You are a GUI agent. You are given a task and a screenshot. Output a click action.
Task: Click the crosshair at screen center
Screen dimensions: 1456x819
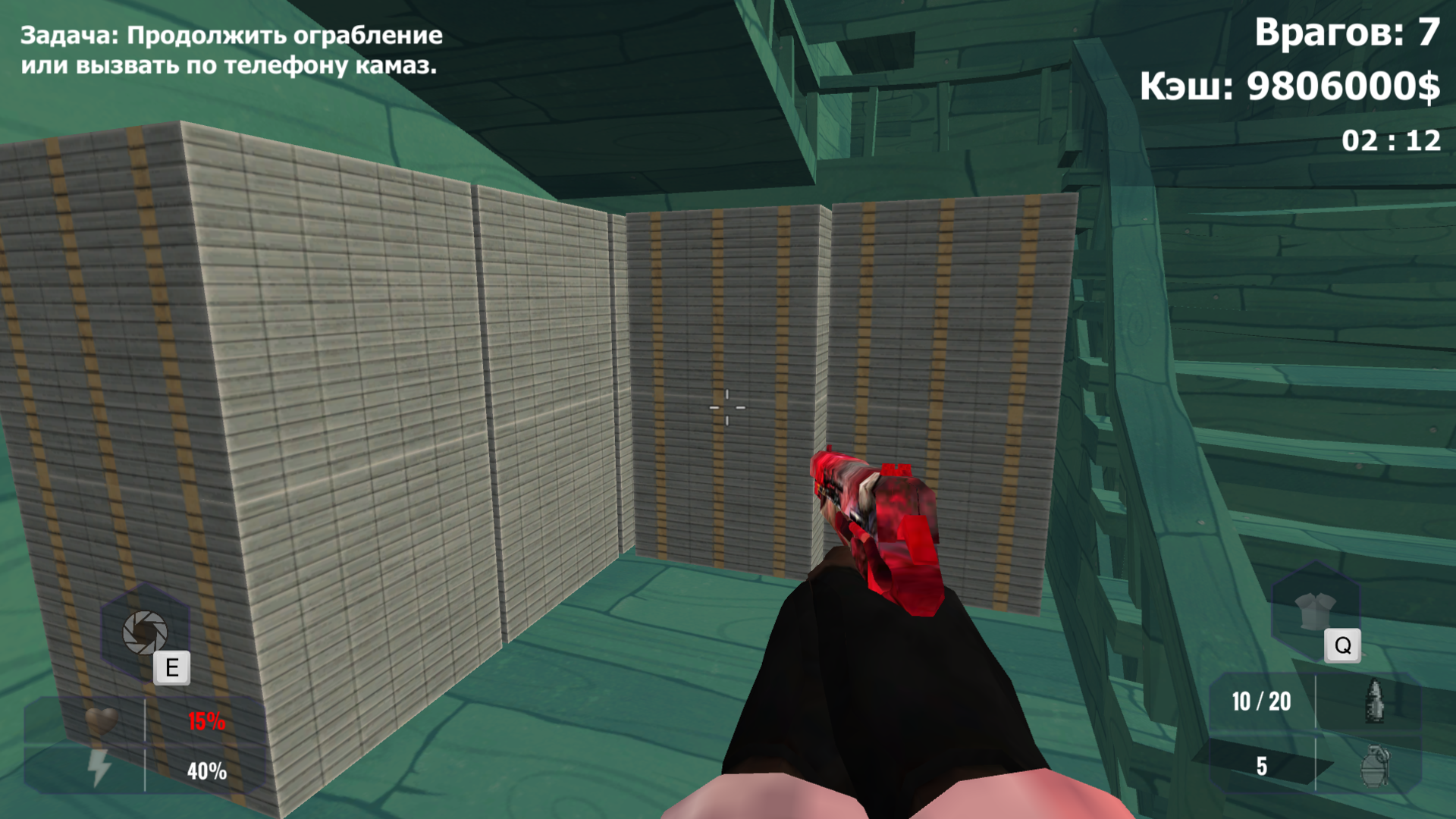coord(726,407)
